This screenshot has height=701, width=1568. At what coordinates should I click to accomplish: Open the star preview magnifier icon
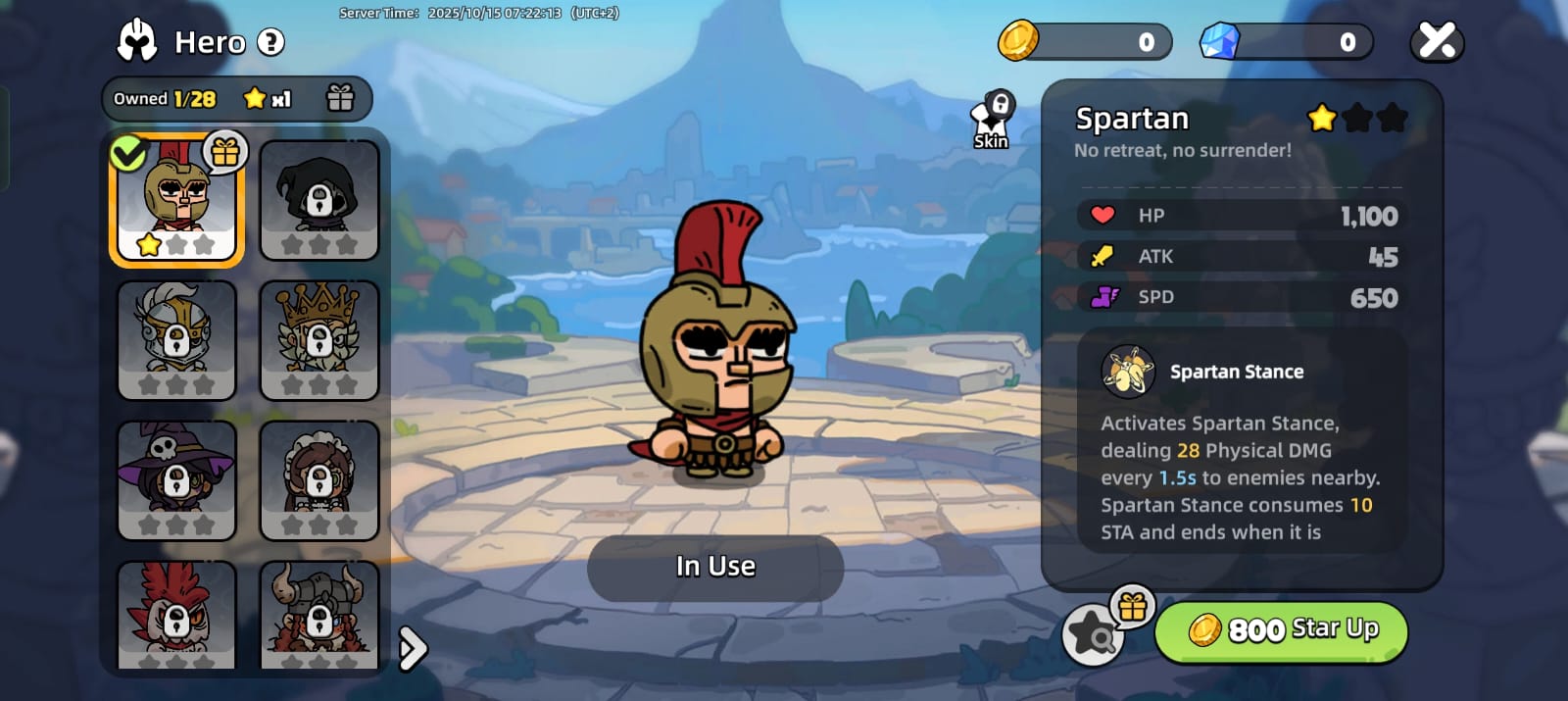pos(1092,636)
